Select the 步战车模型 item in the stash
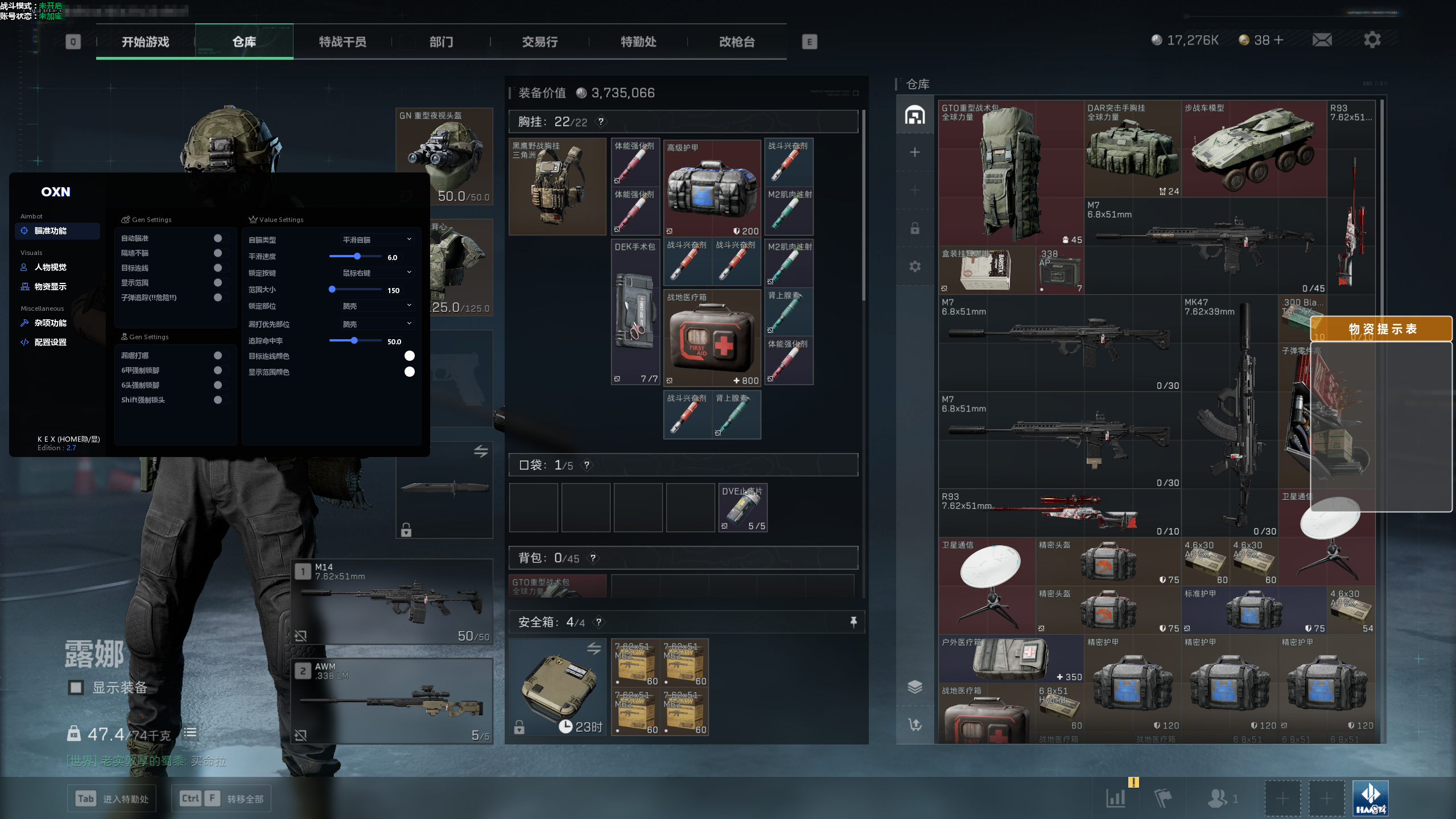 [x=1253, y=149]
